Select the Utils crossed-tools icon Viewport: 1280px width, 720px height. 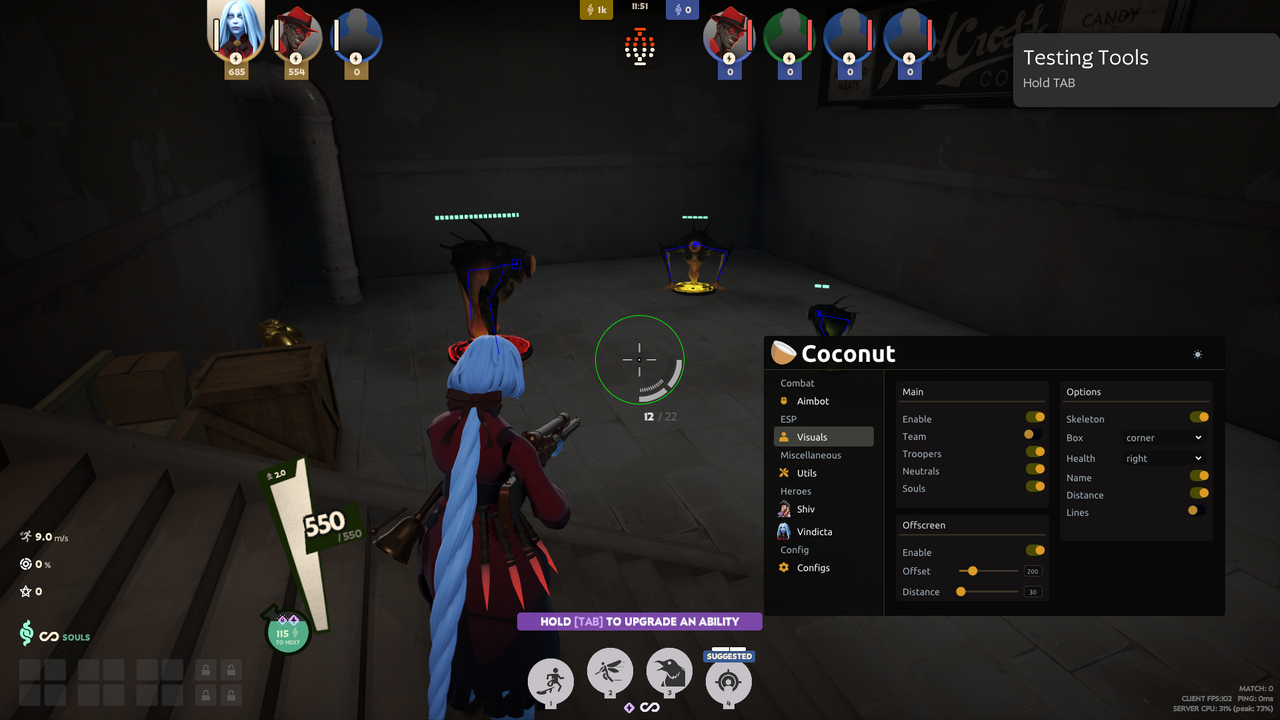click(786, 472)
